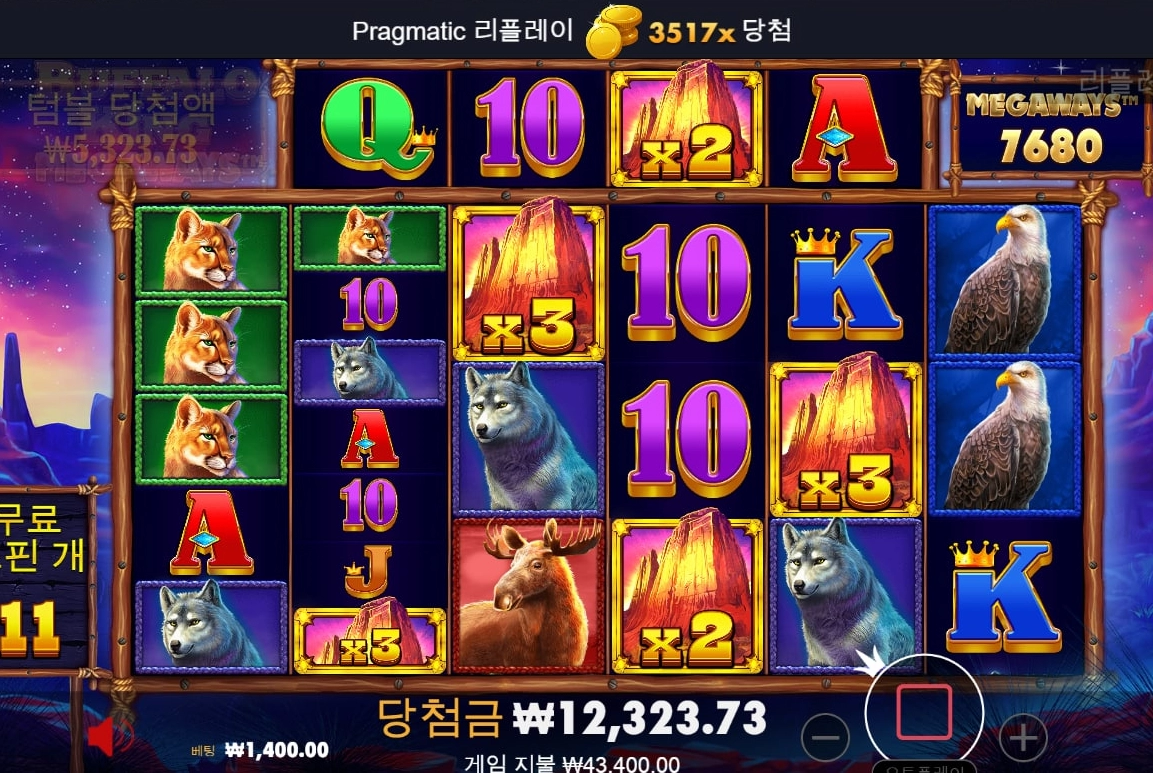Increase the bet with the plus button
The height and width of the screenshot is (773, 1153).
click(x=1022, y=739)
